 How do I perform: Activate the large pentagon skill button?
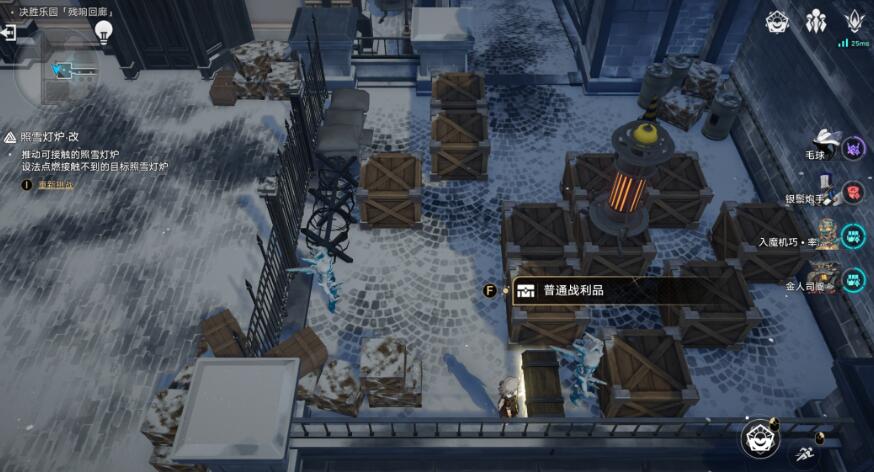click(761, 439)
